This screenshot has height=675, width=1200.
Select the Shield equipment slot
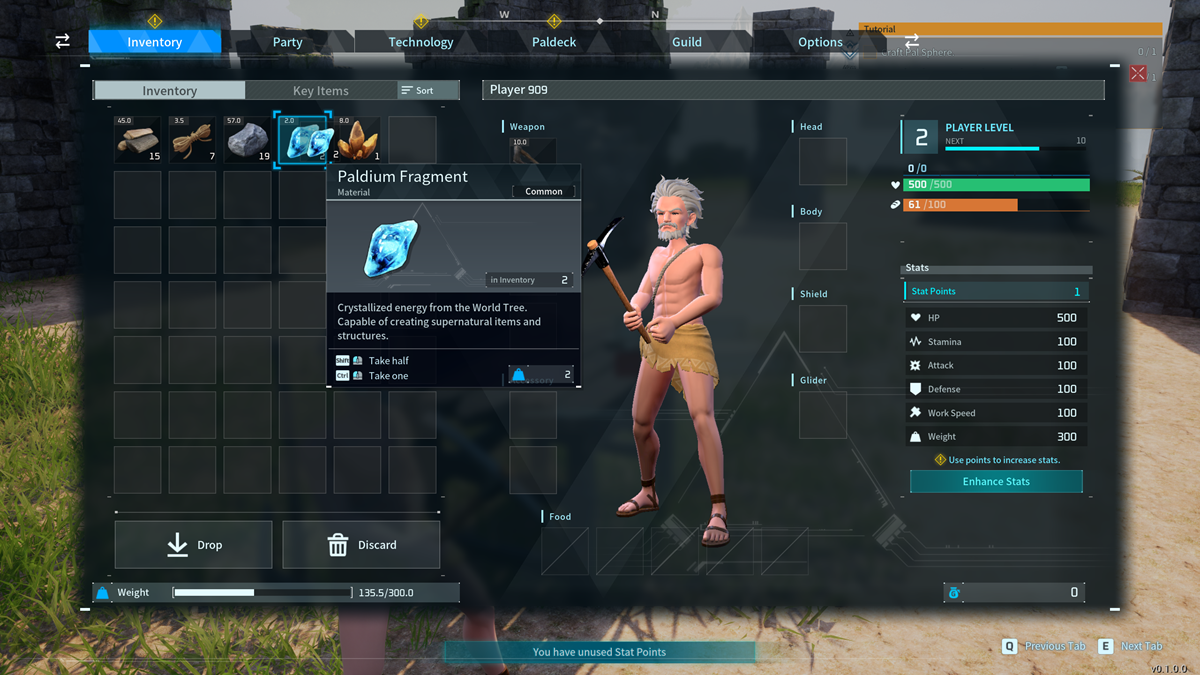coord(823,329)
